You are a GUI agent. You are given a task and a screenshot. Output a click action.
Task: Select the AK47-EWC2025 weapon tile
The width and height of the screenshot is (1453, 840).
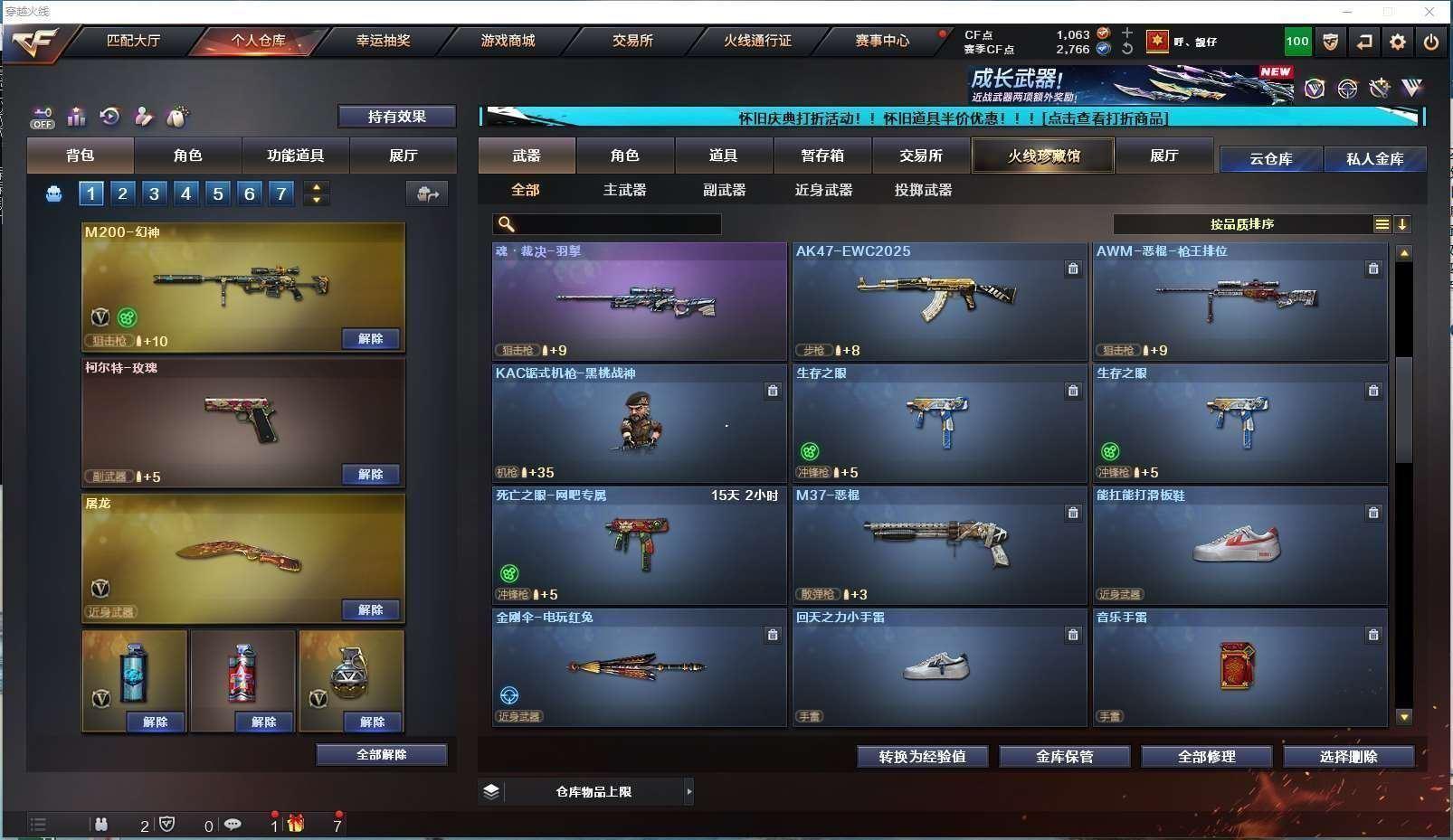point(939,301)
